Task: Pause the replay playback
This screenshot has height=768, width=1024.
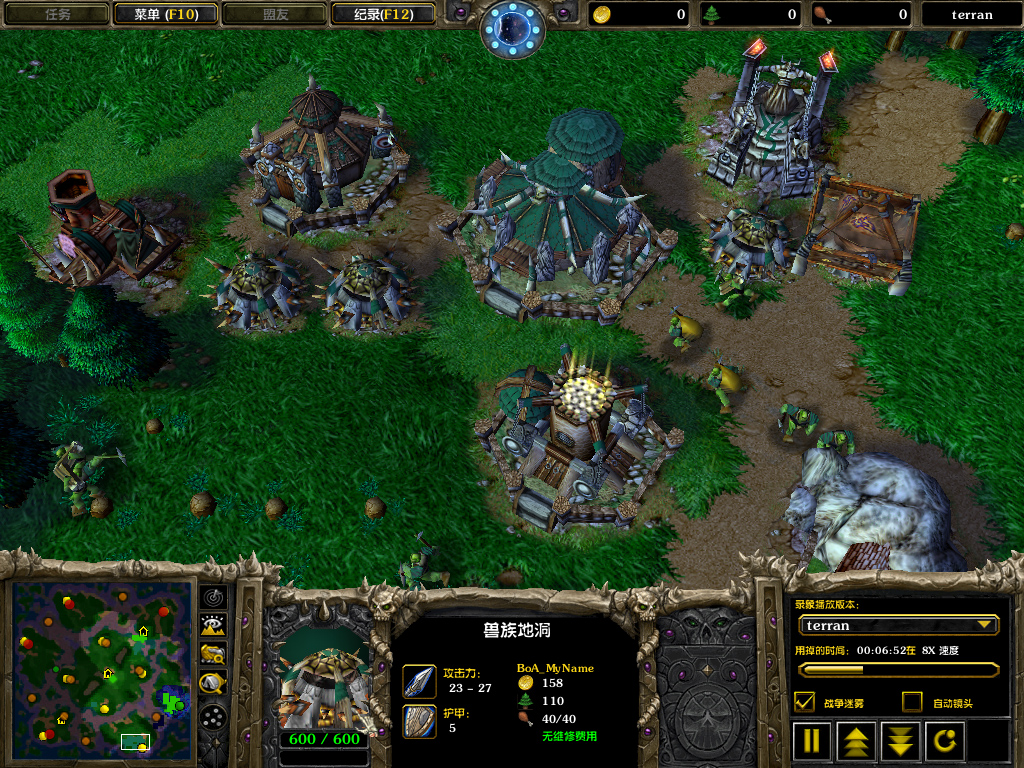Action: (x=812, y=741)
